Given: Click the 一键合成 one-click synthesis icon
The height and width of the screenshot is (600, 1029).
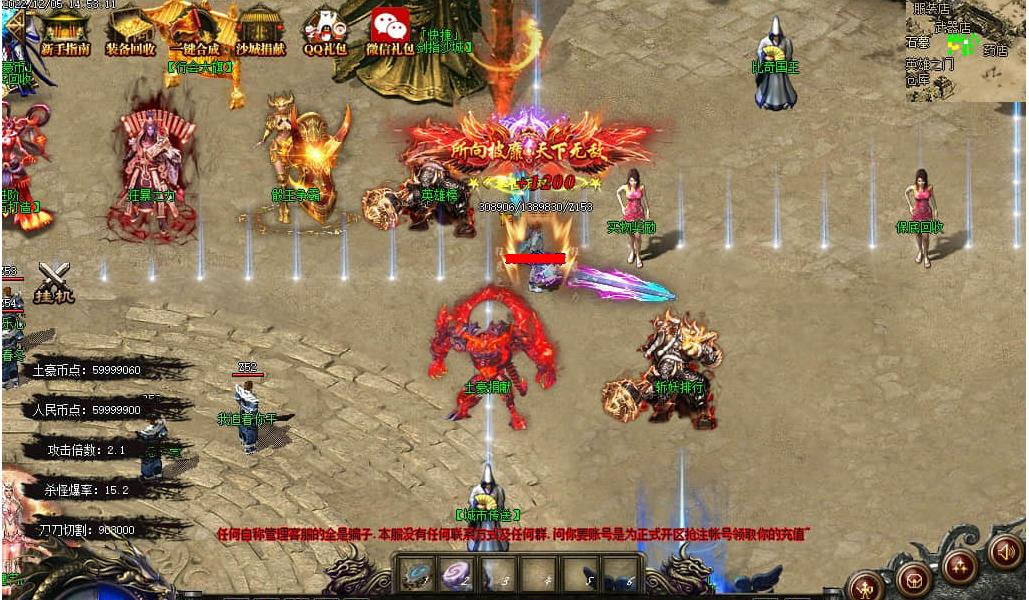Looking at the screenshot, I should (194, 30).
